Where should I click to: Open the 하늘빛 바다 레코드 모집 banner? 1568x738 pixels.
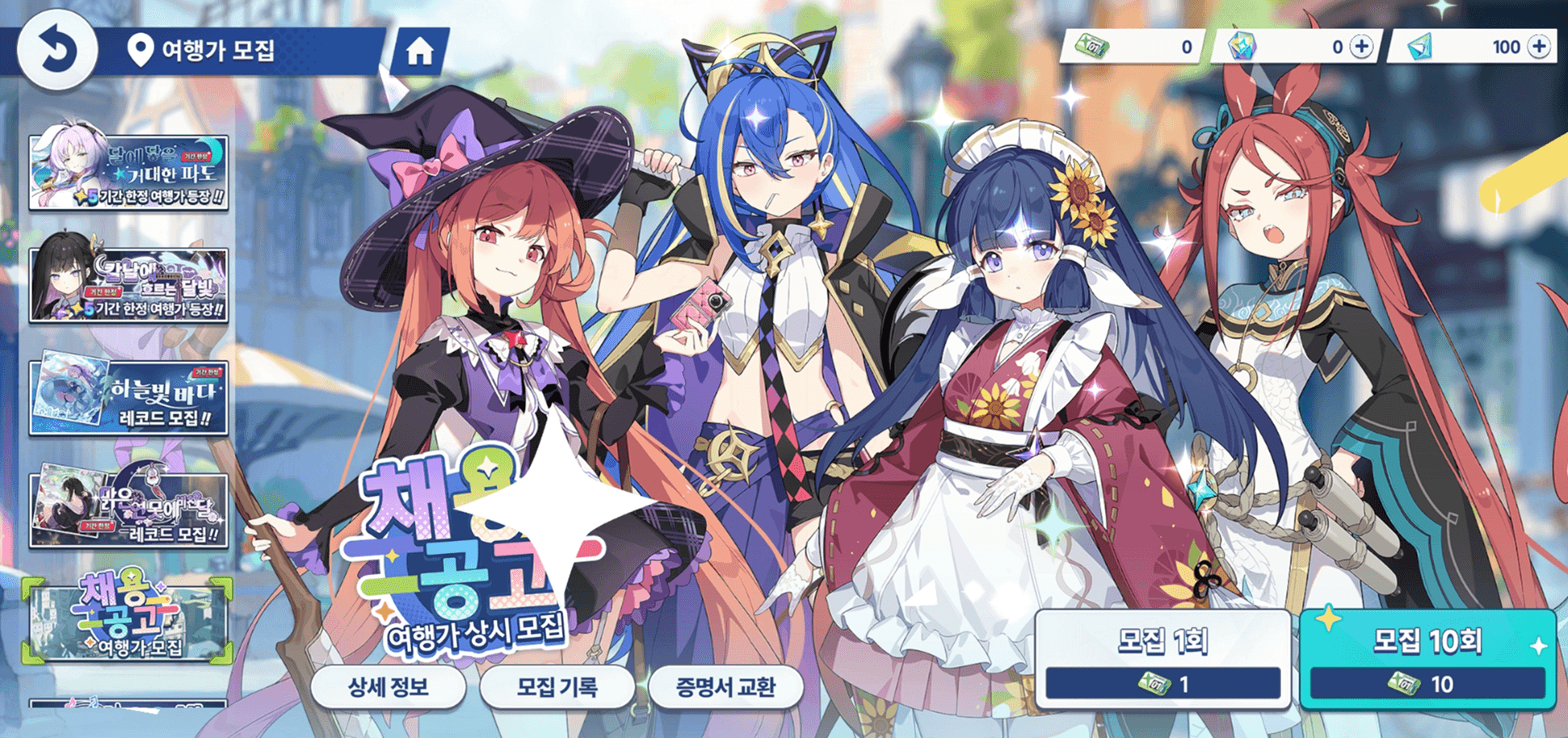tap(128, 398)
